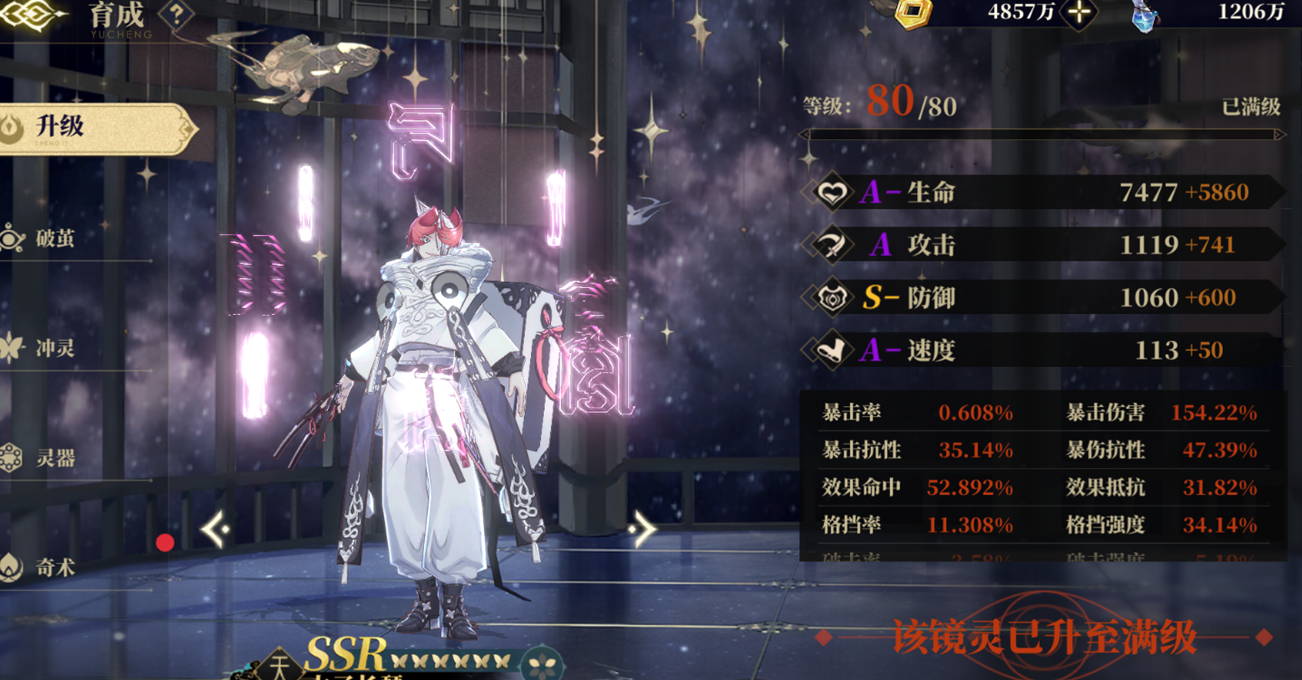Switch to next character with right arrow
The image size is (1302, 680).
643,530
